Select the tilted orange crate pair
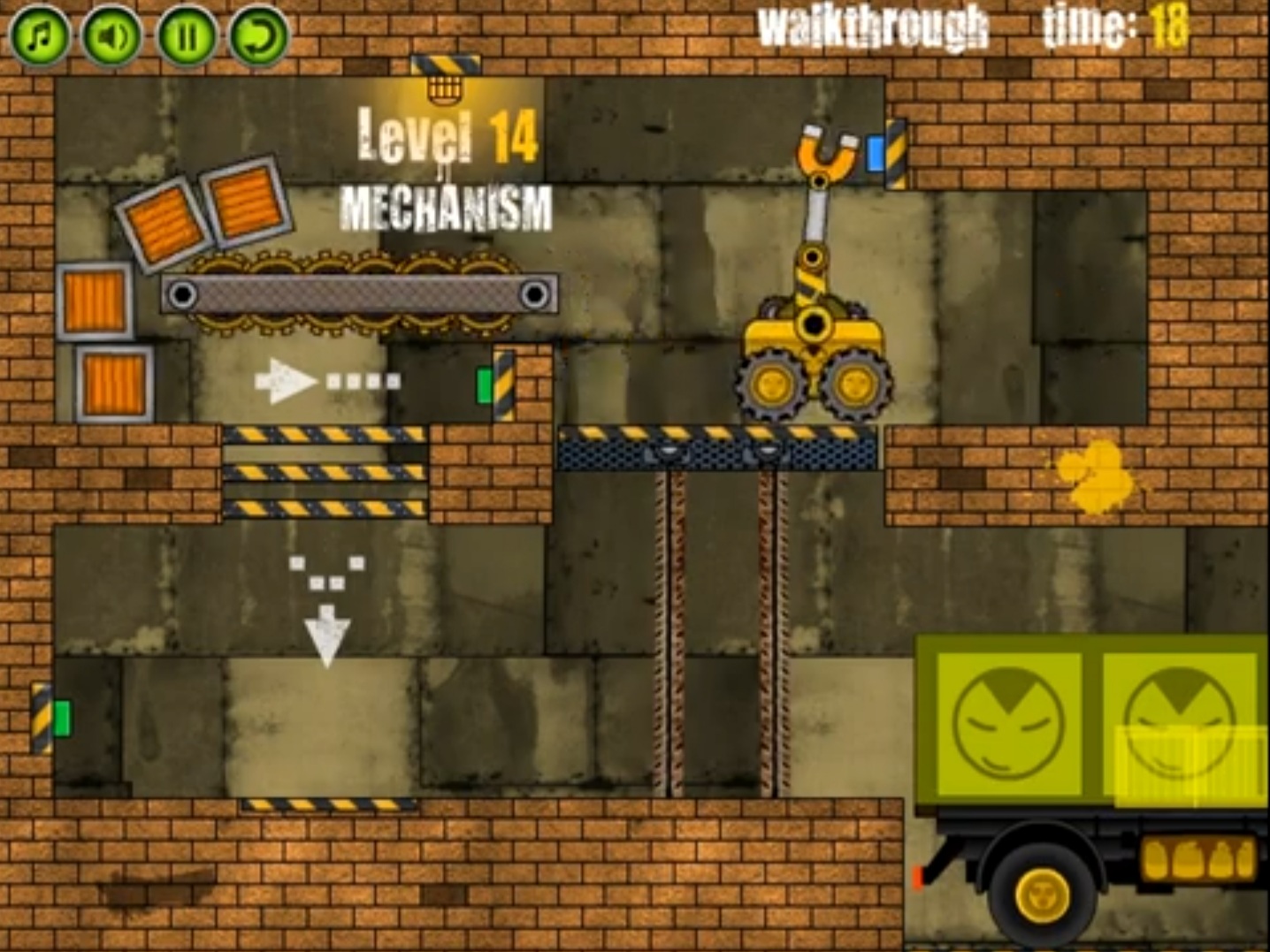This screenshot has height=952, width=1270. (x=203, y=210)
